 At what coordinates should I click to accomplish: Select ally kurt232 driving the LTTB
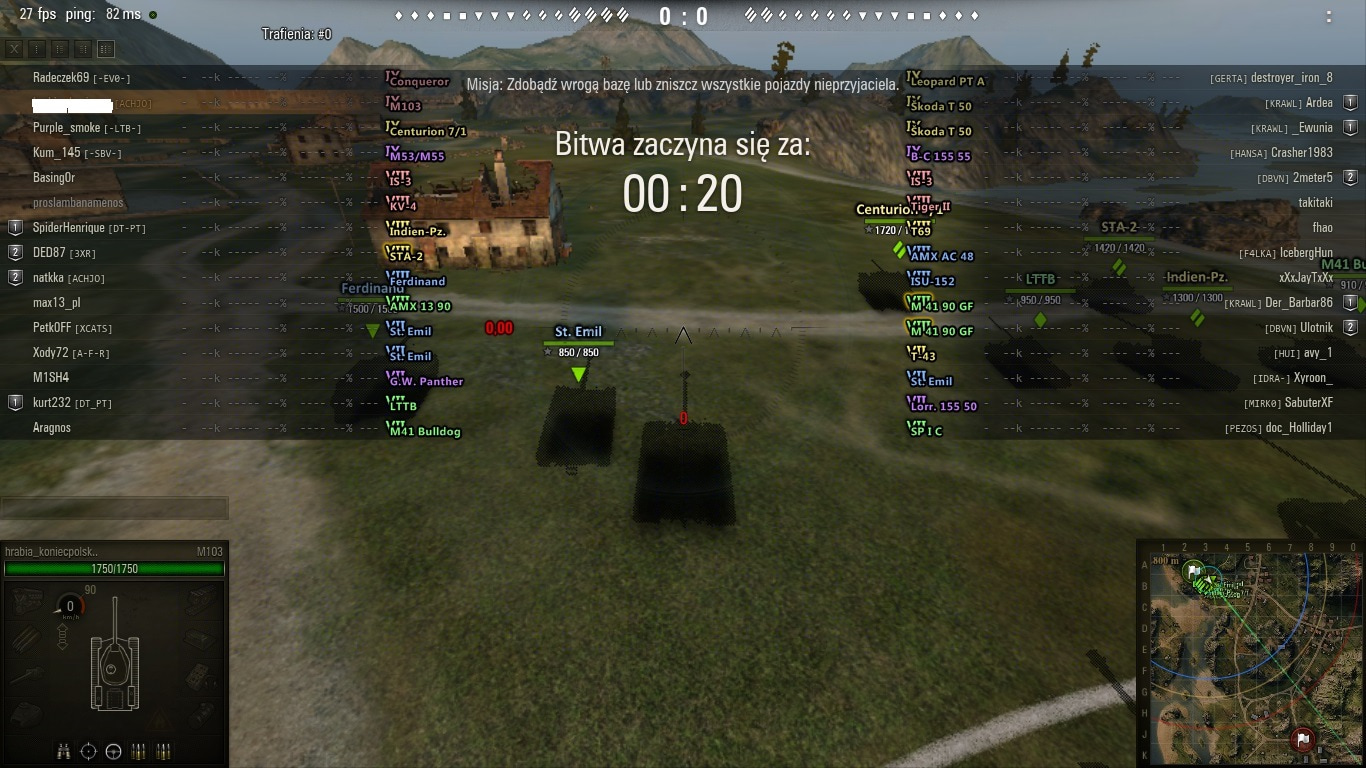coord(53,403)
